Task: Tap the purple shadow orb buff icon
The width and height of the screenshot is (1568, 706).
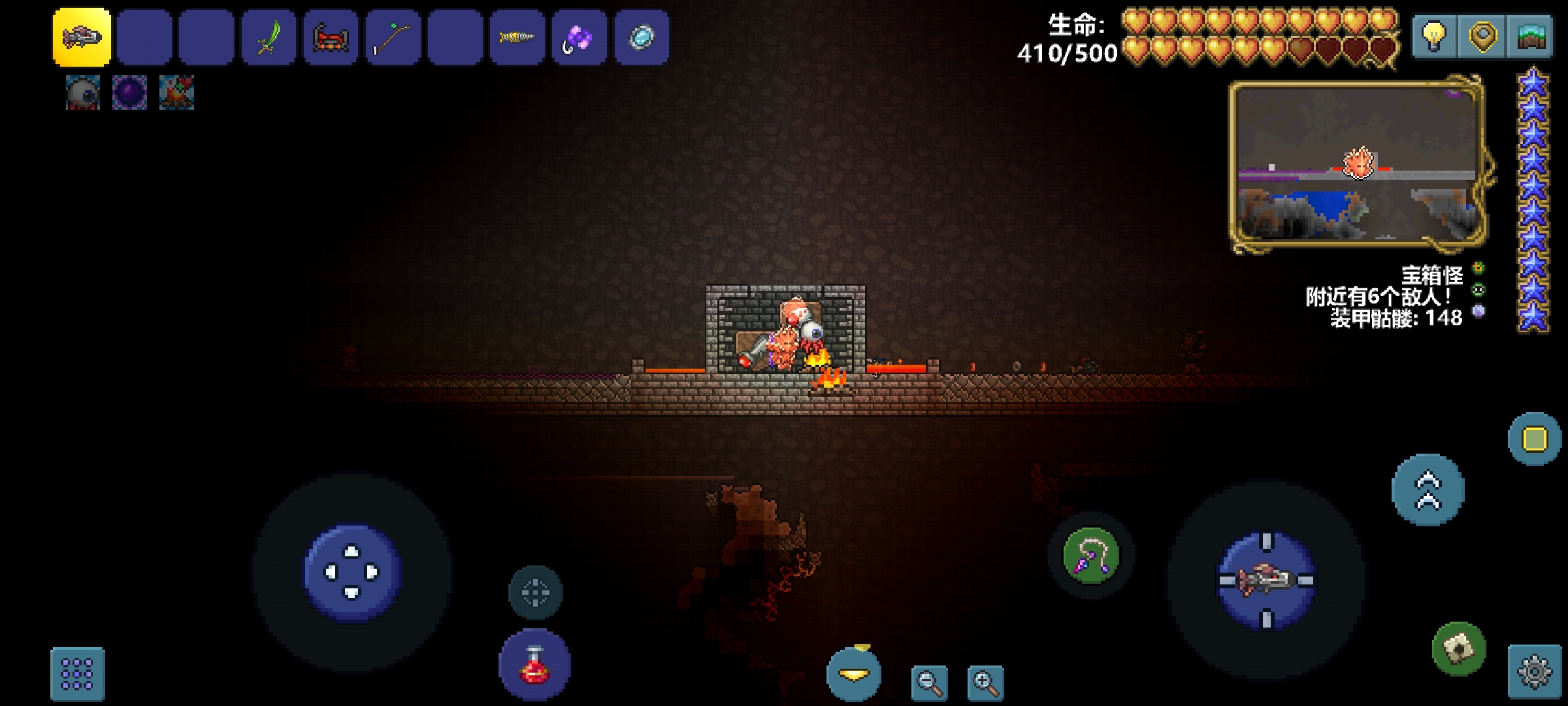Action: tap(129, 92)
